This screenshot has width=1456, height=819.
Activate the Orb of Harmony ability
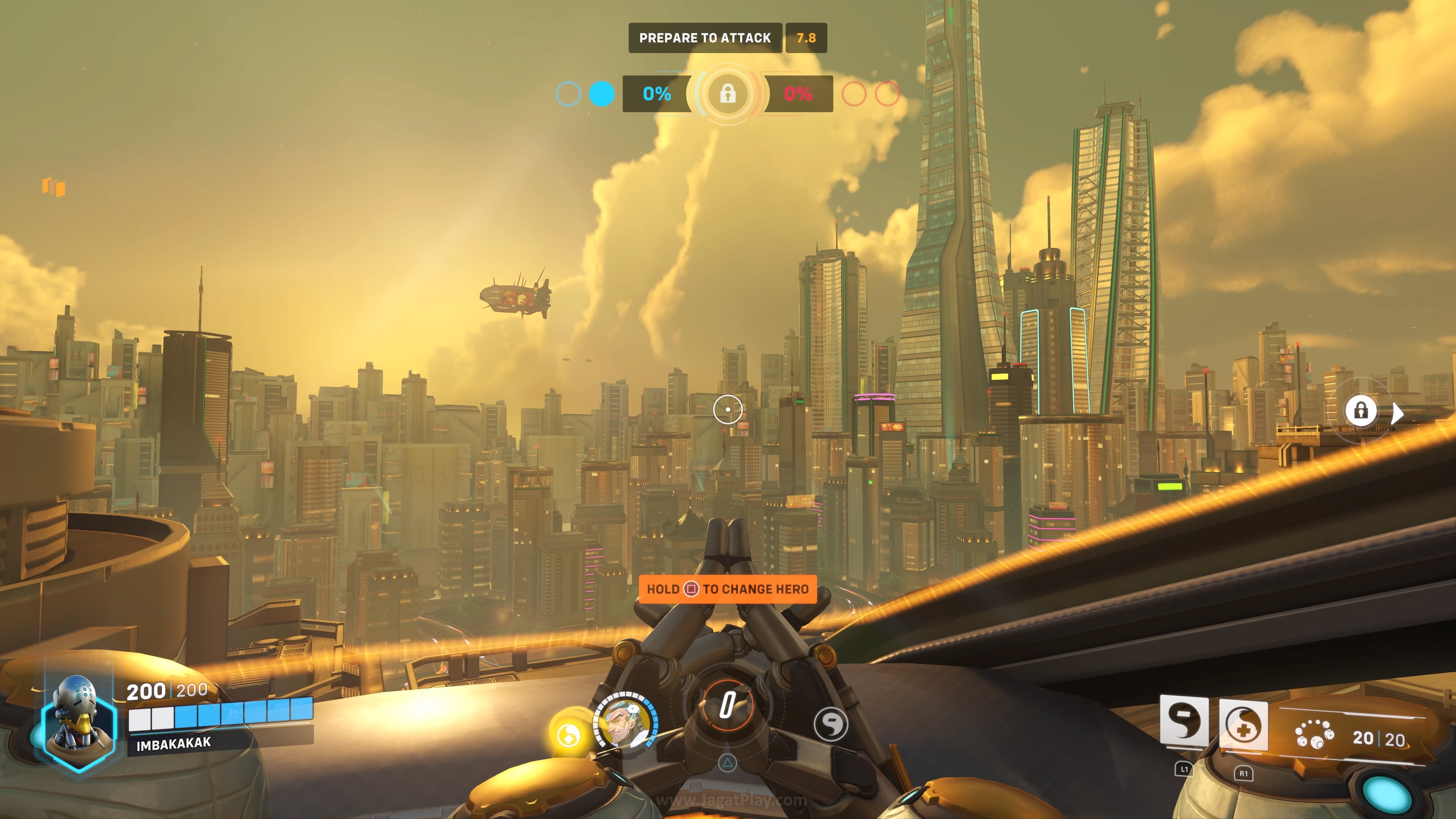(1243, 726)
